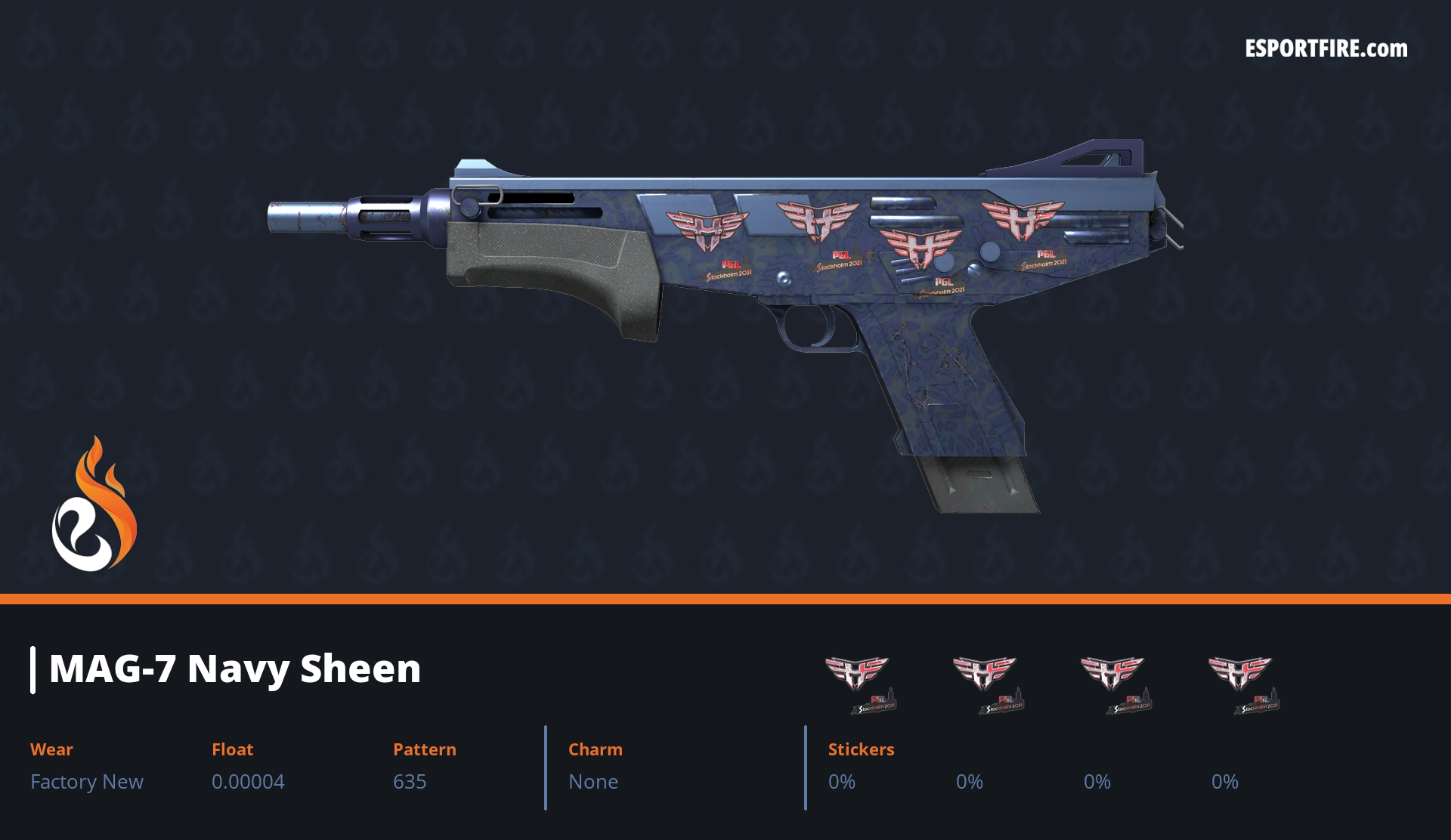
Task: Open the ESPORTFIRE.com site link
Action: click(1326, 49)
